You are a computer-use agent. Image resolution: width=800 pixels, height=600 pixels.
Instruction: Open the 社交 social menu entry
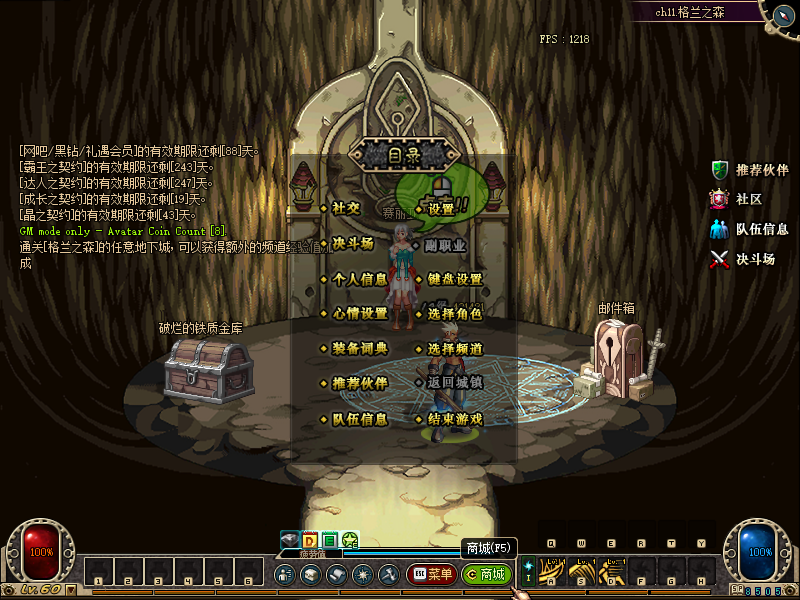346,208
